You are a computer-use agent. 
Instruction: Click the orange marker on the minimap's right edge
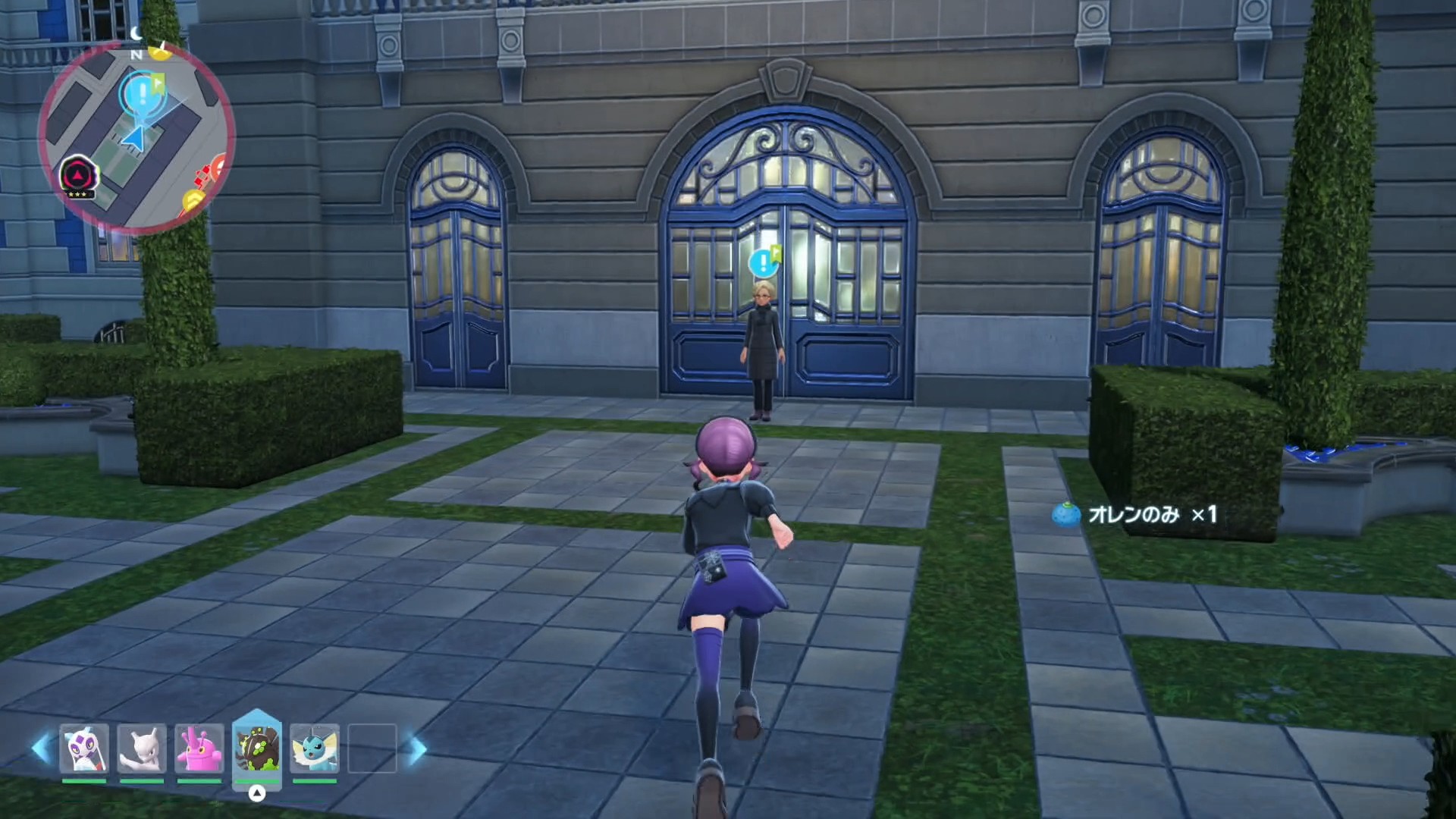point(220,166)
